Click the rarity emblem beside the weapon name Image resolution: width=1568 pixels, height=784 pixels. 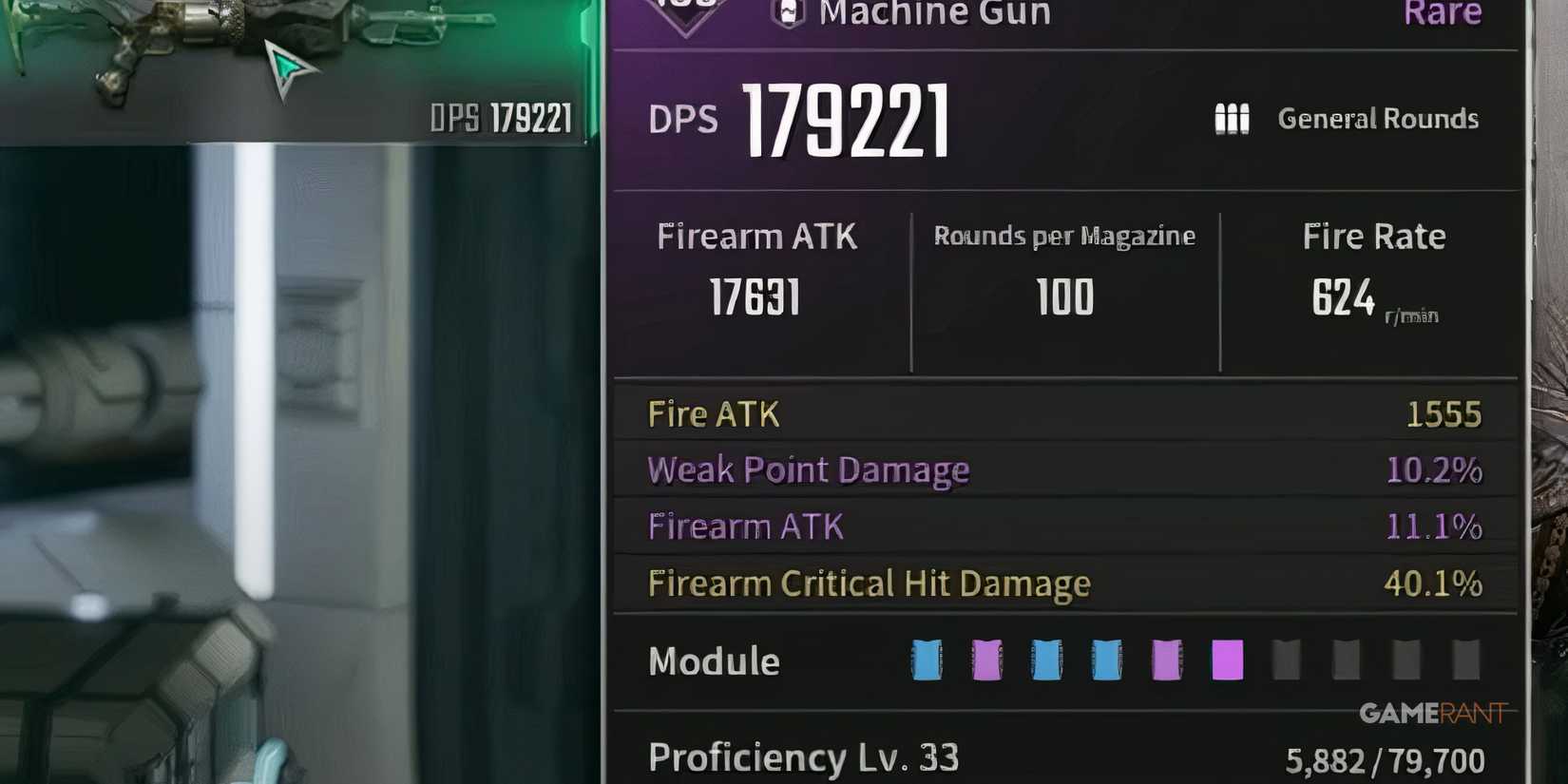pos(686,10)
